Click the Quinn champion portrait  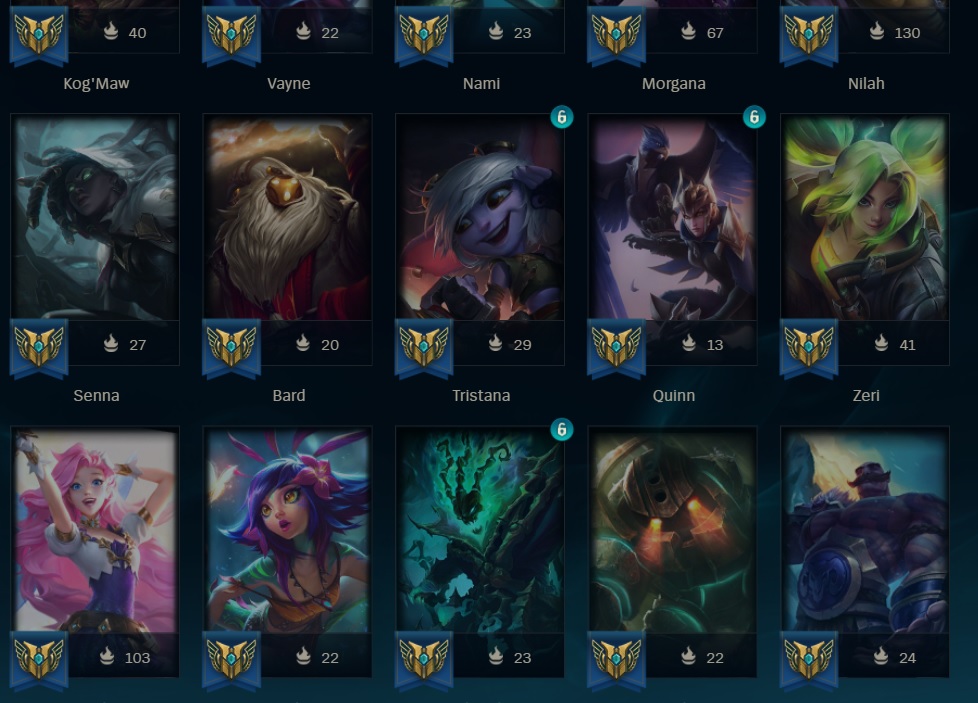672,220
